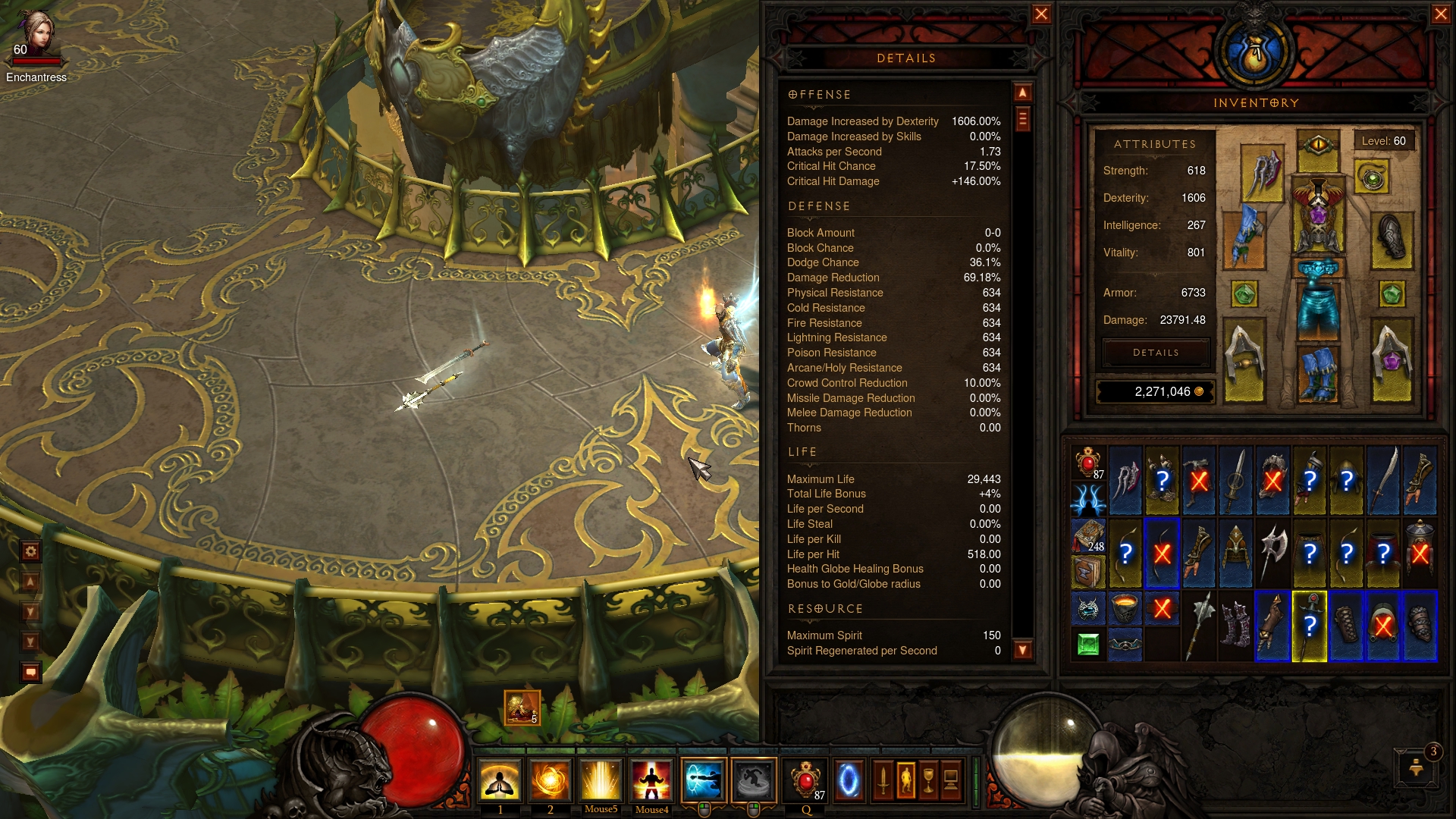Toggle the Details button under attributes
The width and height of the screenshot is (1456, 819).
click(1156, 353)
